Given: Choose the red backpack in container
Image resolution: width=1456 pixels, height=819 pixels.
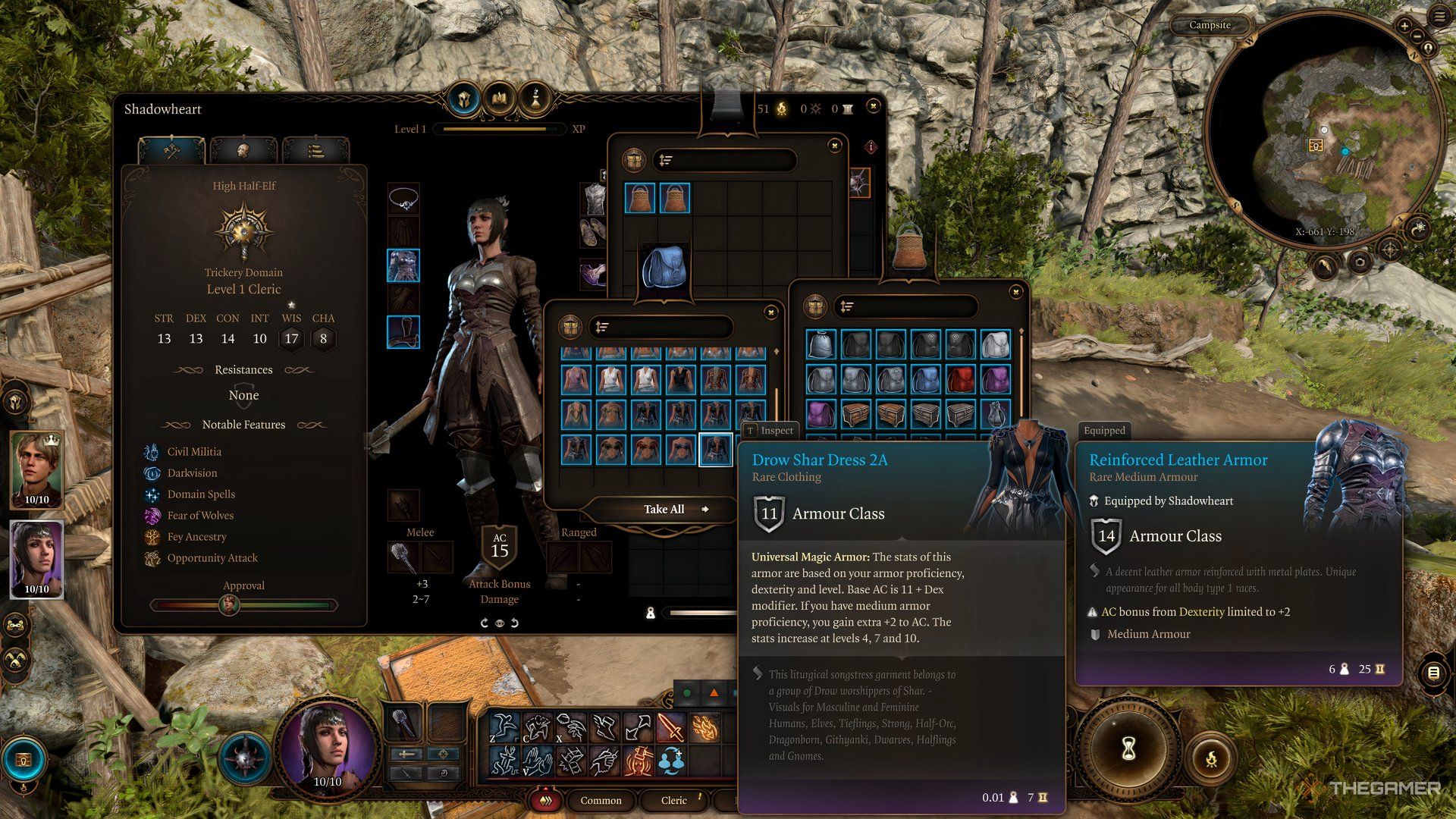Looking at the screenshot, I should tap(960, 379).
